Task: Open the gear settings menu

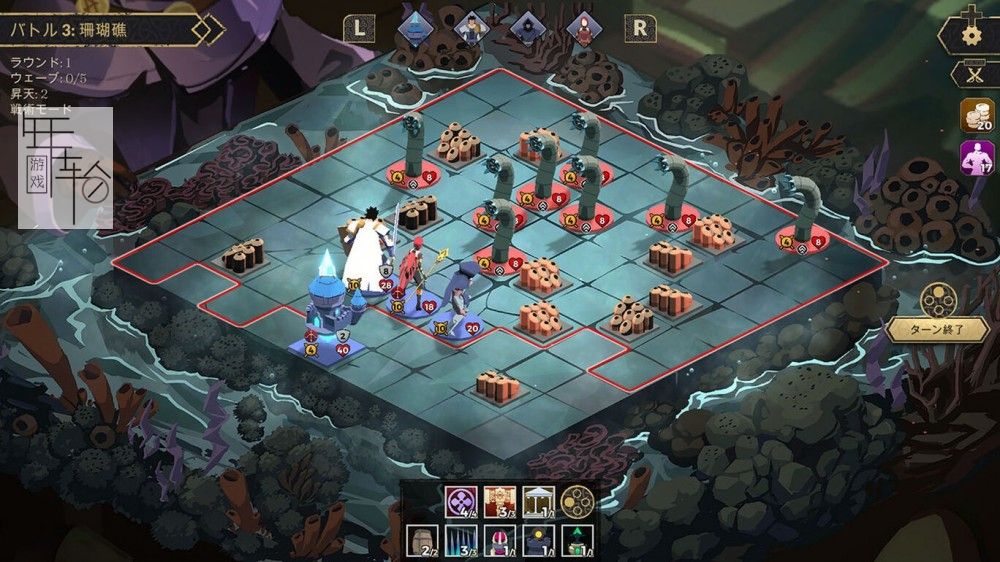Action: tap(969, 33)
